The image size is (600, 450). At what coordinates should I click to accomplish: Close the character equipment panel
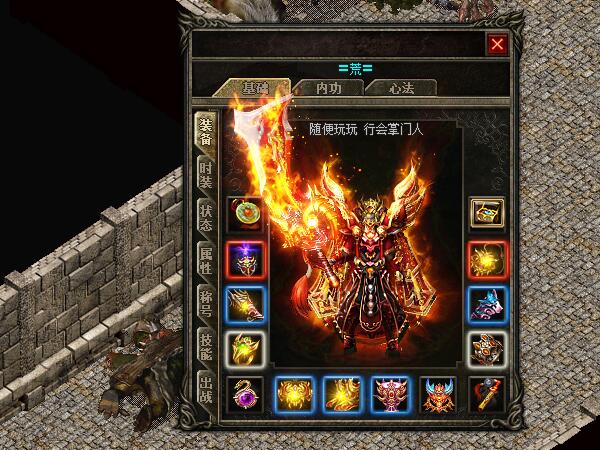click(x=496, y=44)
